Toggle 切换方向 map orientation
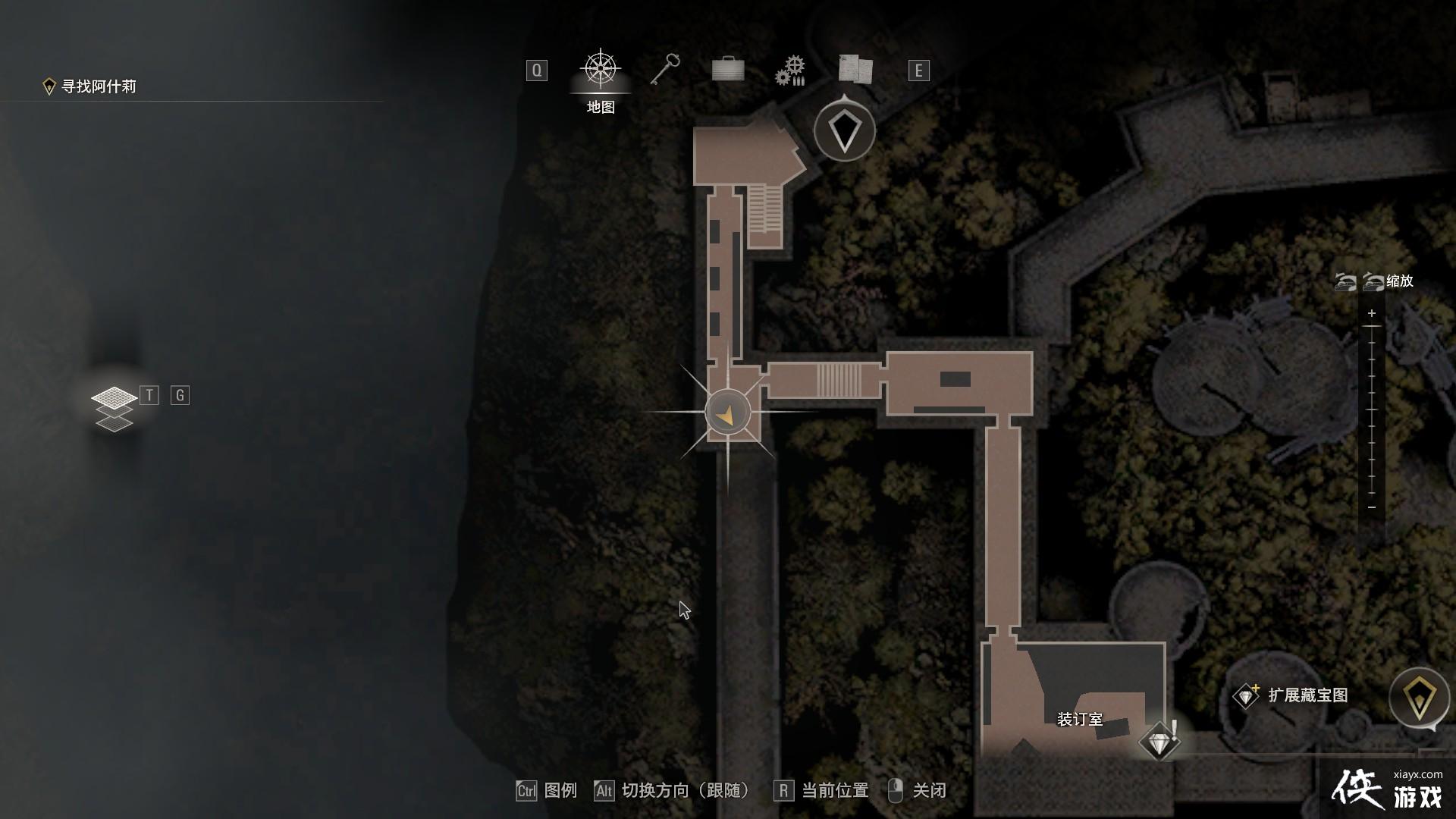This screenshot has height=819, width=1456. point(673,791)
